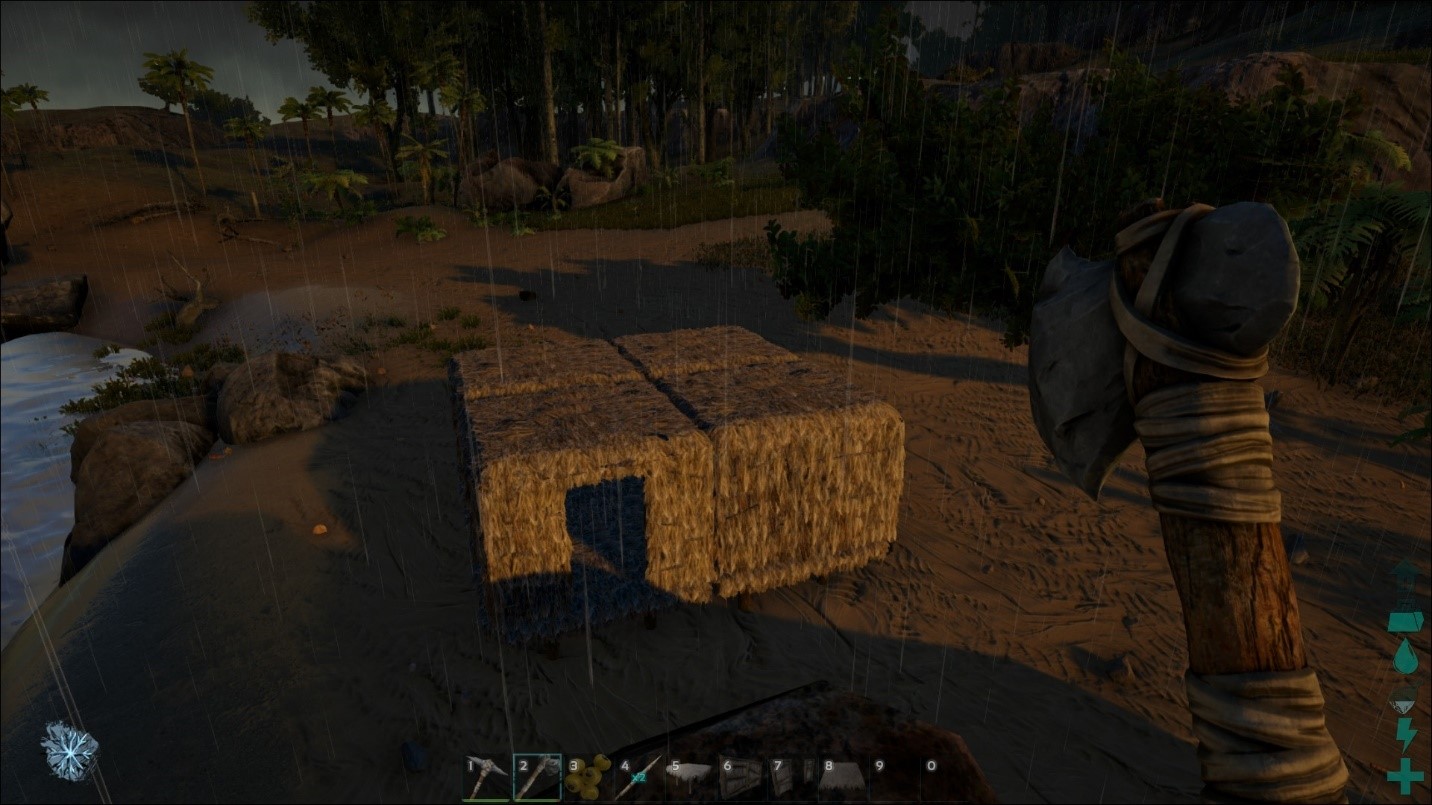Click the food status icon

(1405, 697)
